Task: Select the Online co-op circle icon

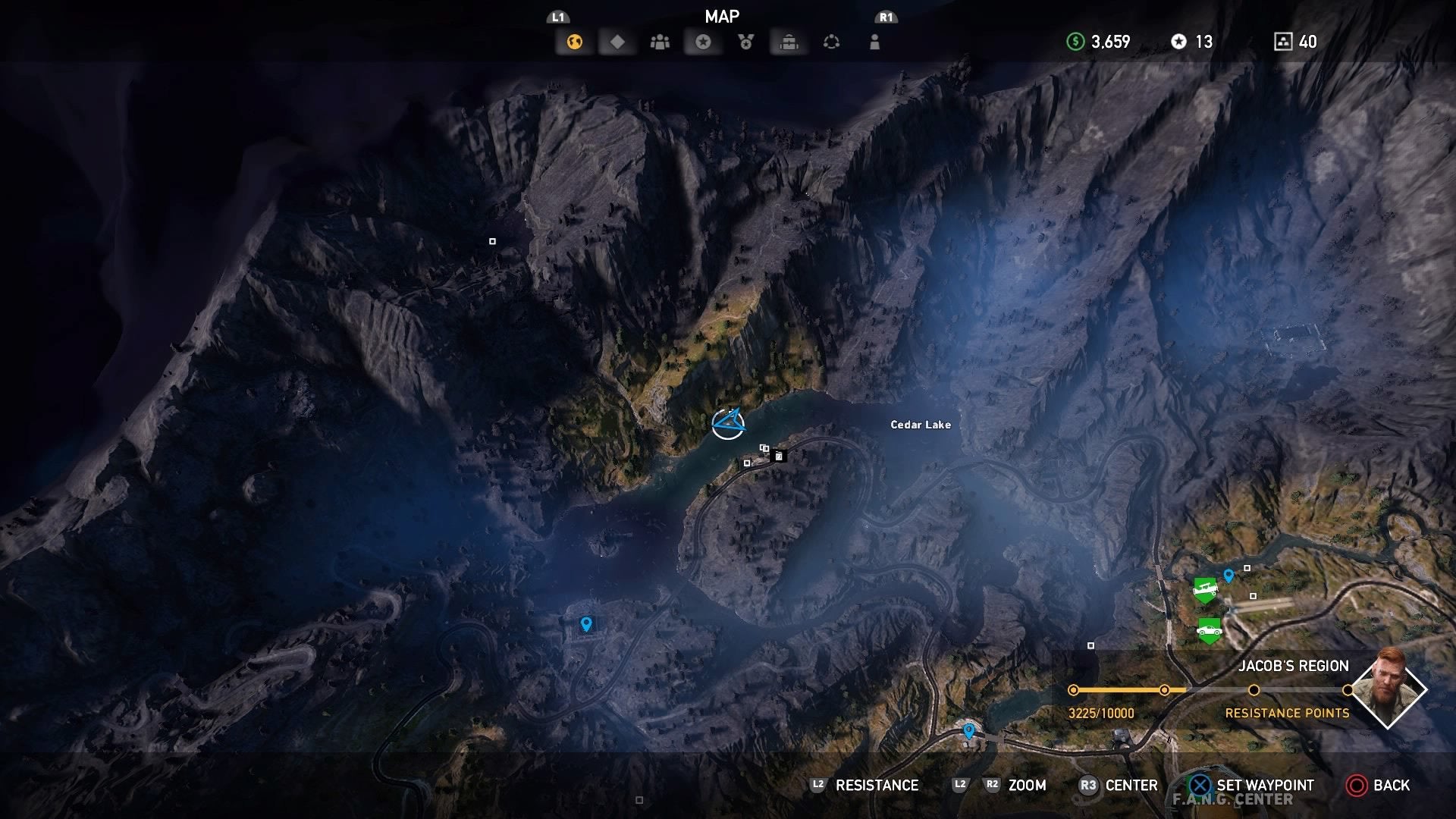Action: coord(832,42)
